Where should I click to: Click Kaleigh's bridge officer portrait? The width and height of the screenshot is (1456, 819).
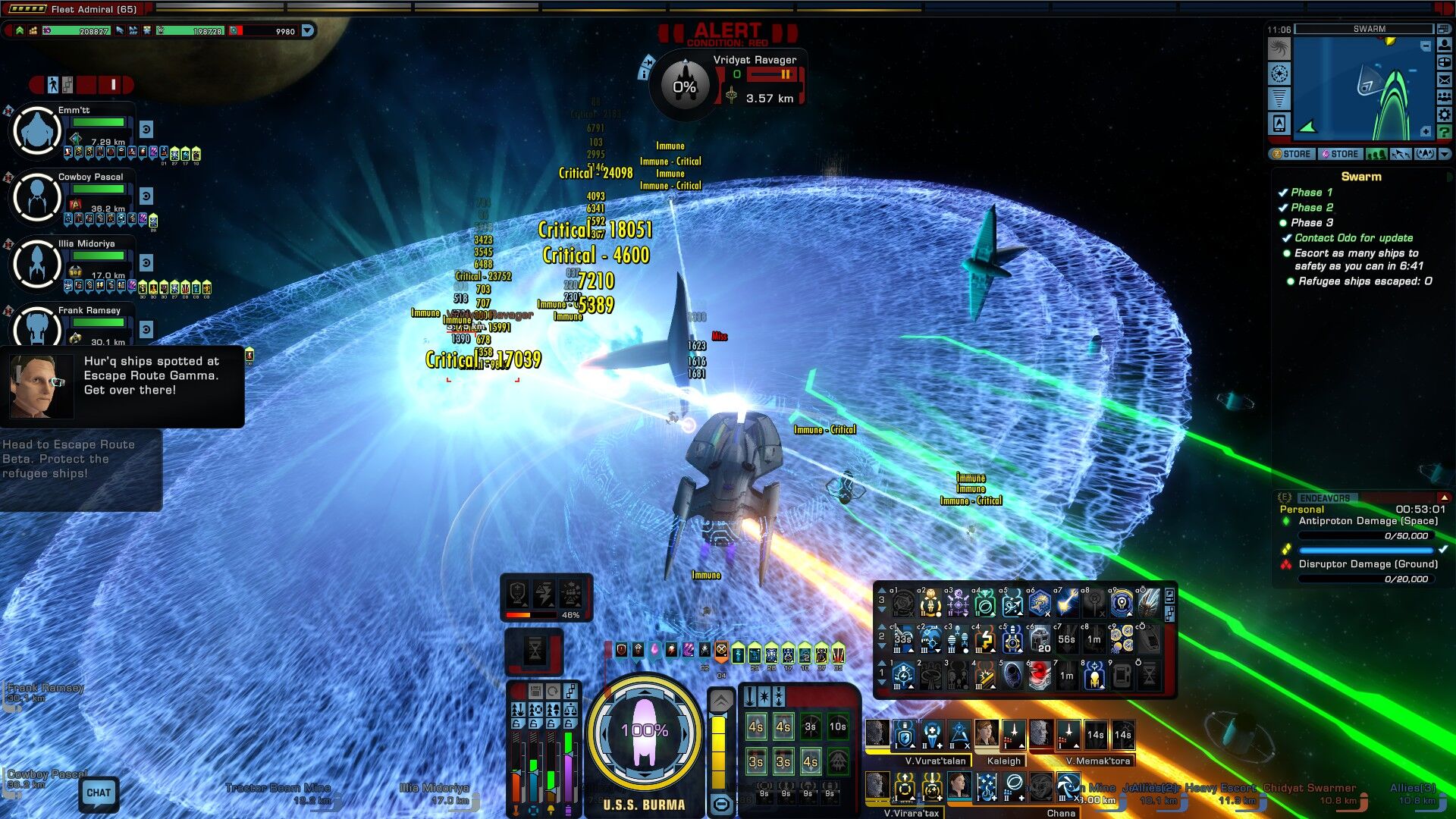click(987, 733)
